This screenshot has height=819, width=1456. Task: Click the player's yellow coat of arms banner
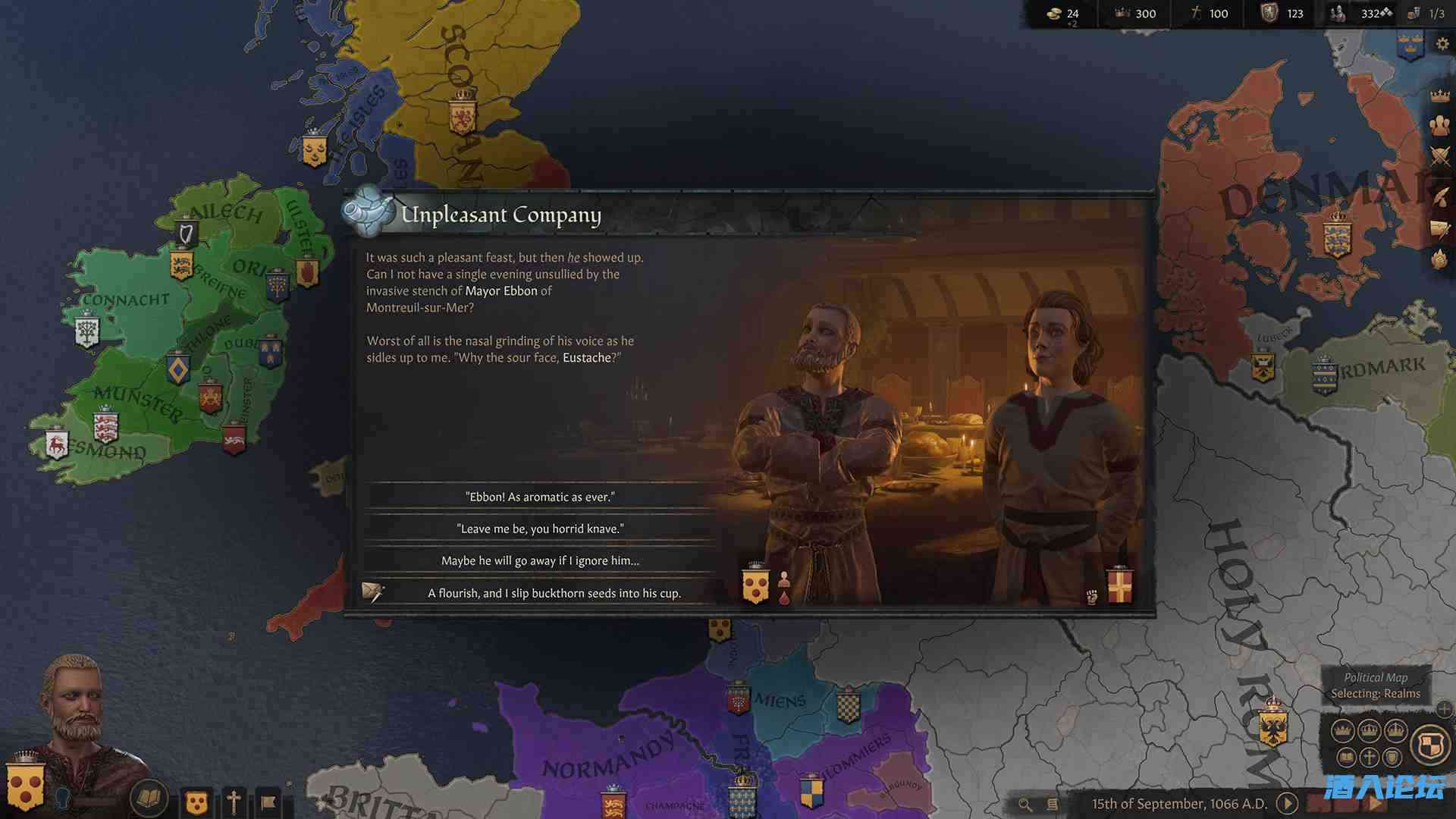coord(25,787)
